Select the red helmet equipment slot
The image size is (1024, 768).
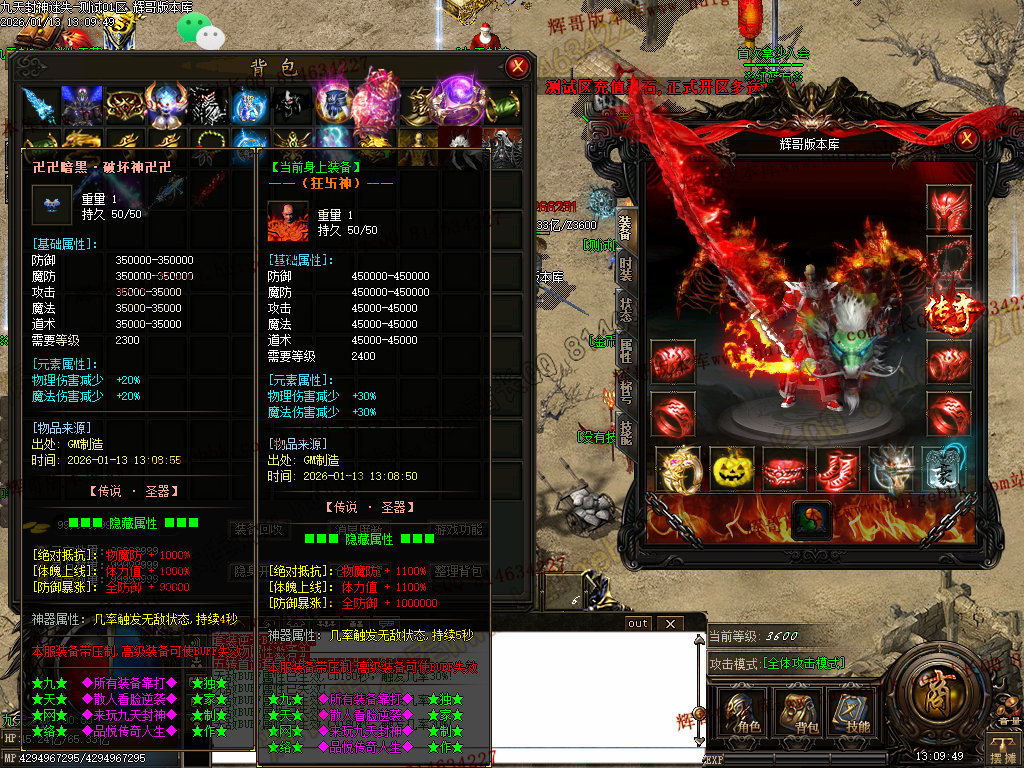coord(946,209)
